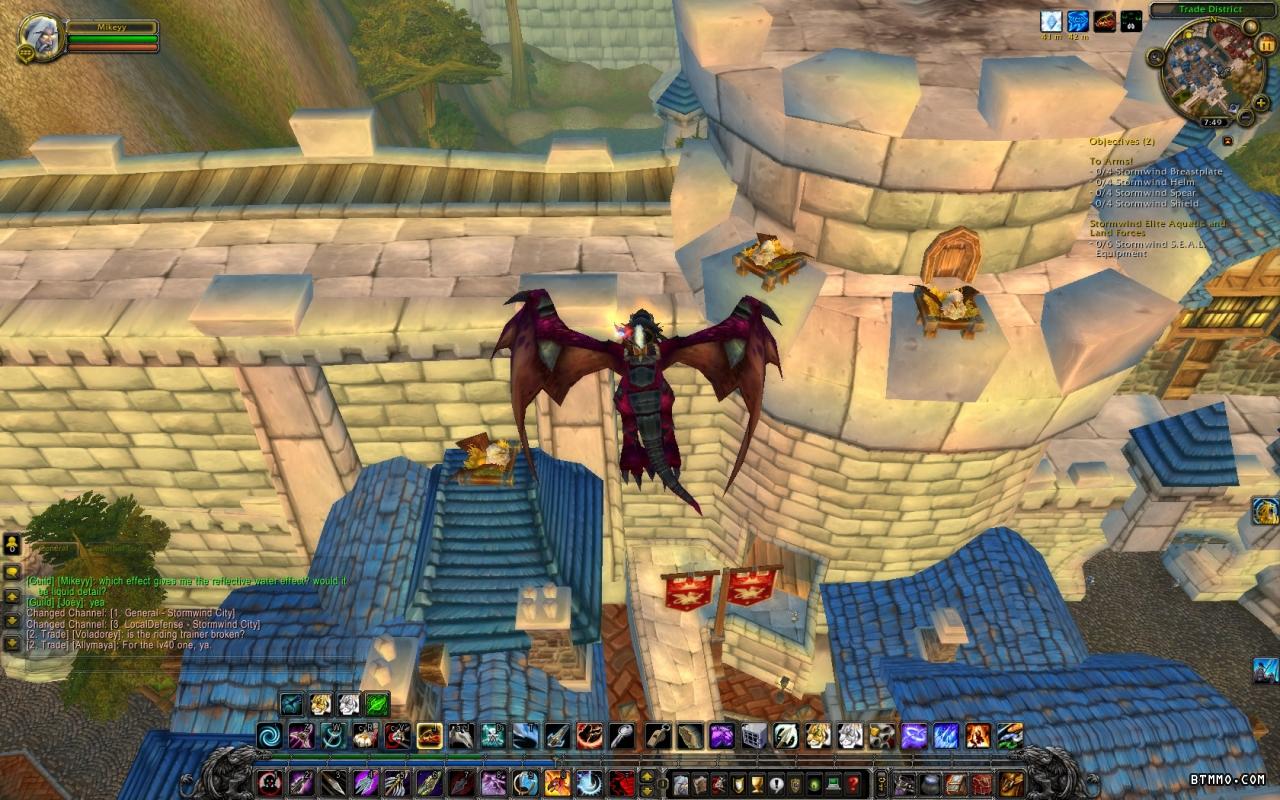Open the gold trophy achievements micro button

coord(756,783)
